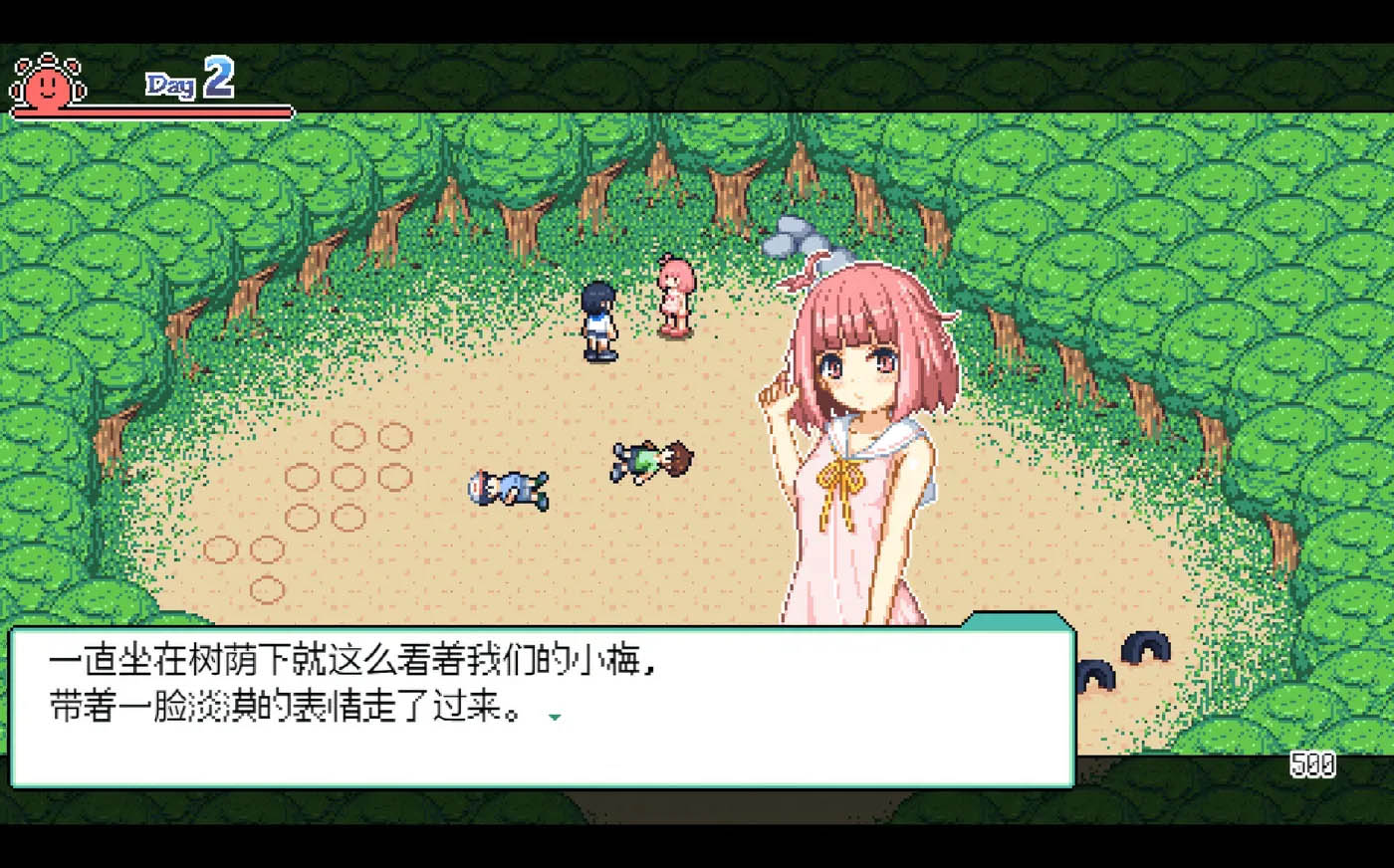Click a circular footprint mark on the sand
This screenshot has height=868, width=1394.
pos(348,438)
